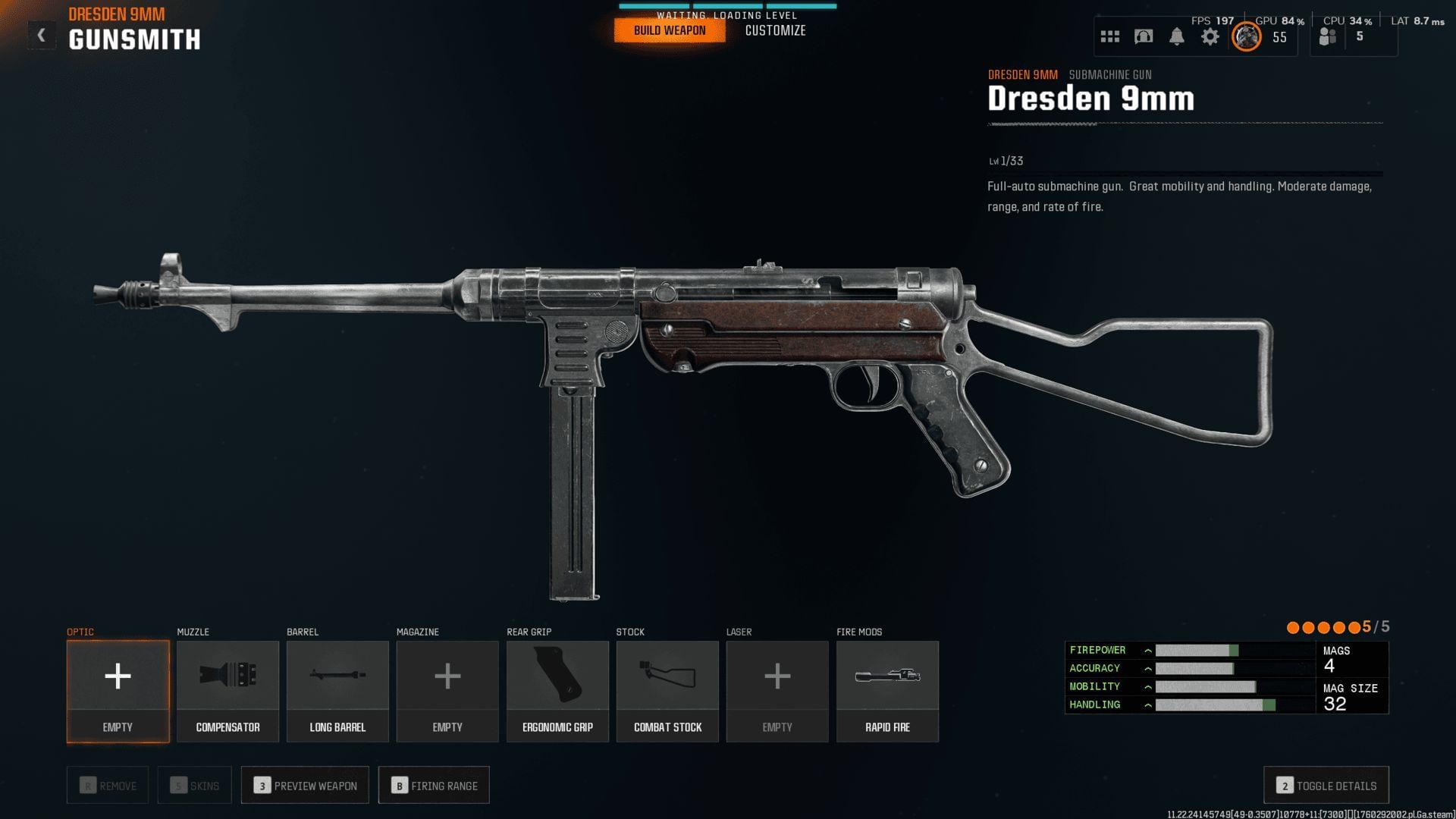Select the empty Magazine slot

click(447, 691)
